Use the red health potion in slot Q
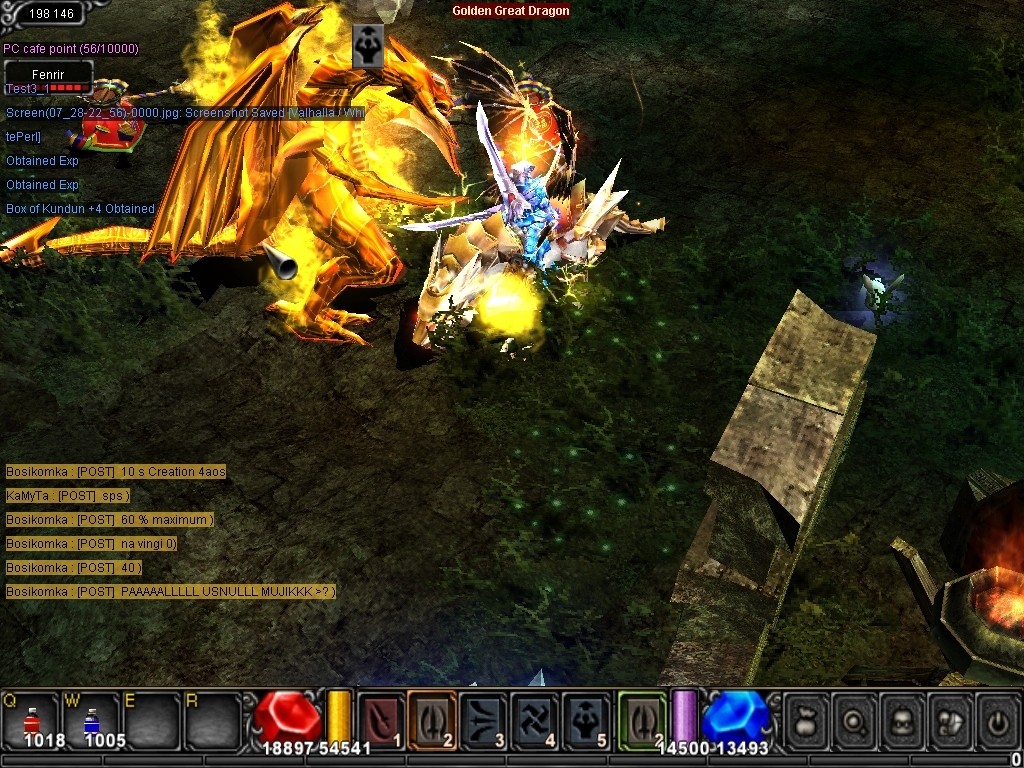 31,719
